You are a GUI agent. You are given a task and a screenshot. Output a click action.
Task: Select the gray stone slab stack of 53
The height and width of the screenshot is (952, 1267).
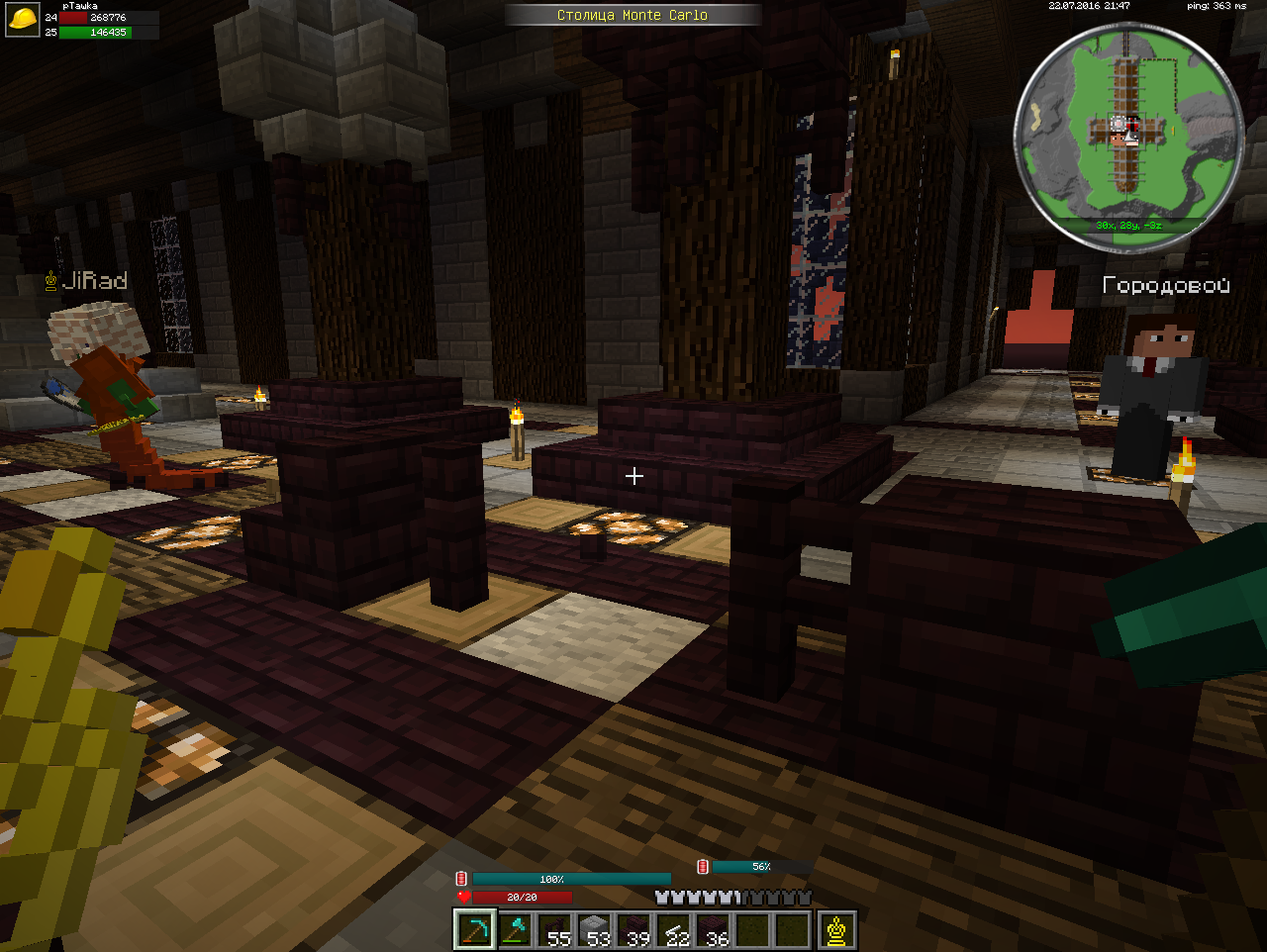point(594,930)
